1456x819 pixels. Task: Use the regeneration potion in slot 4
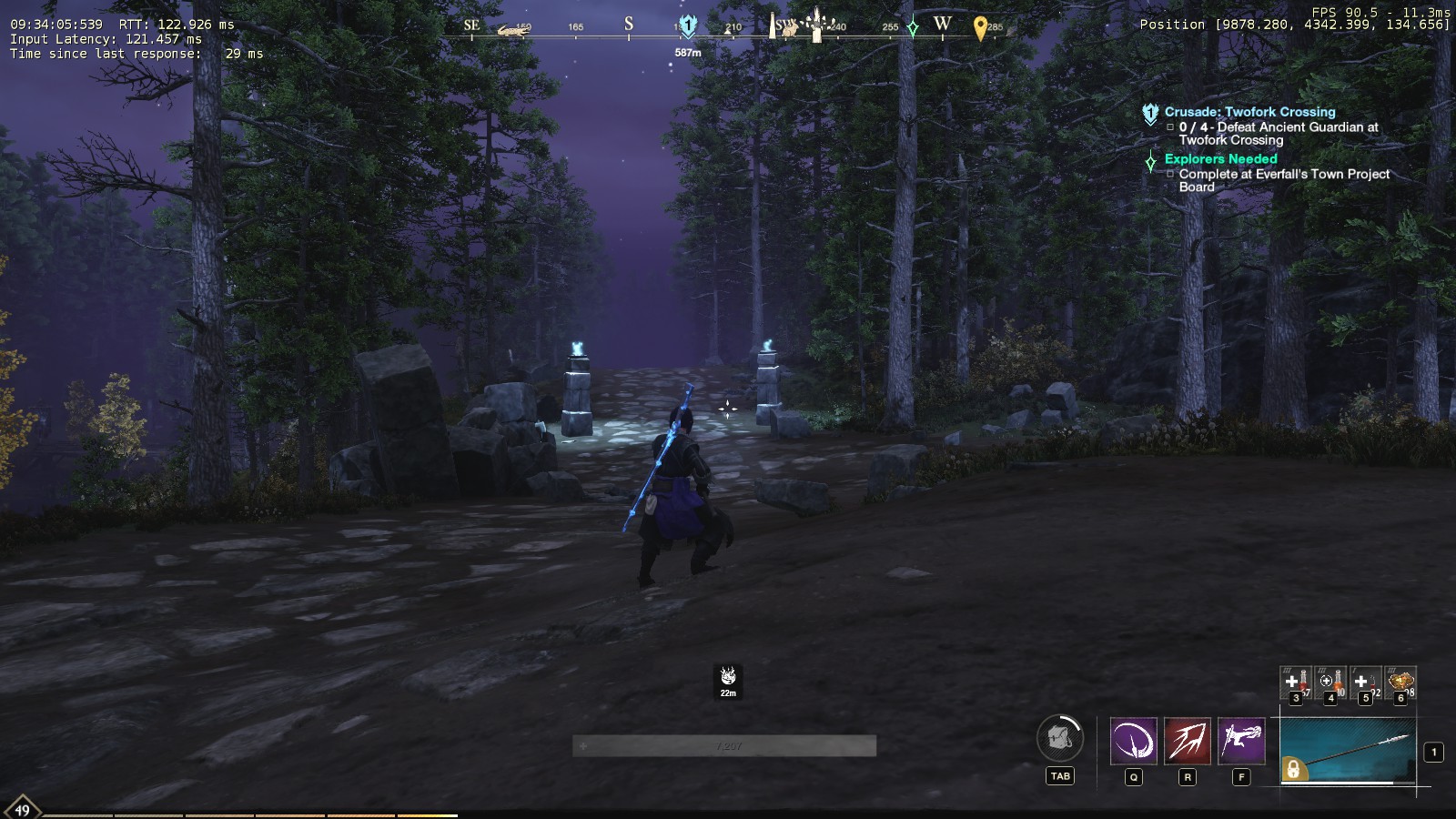point(1330,682)
